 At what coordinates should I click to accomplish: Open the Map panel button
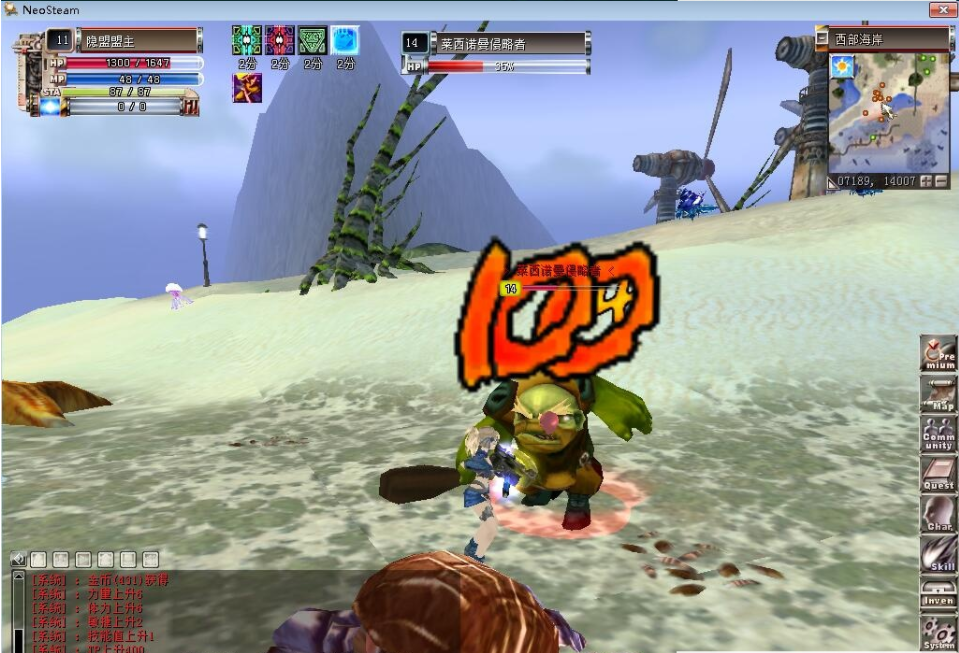click(x=938, y=395)
